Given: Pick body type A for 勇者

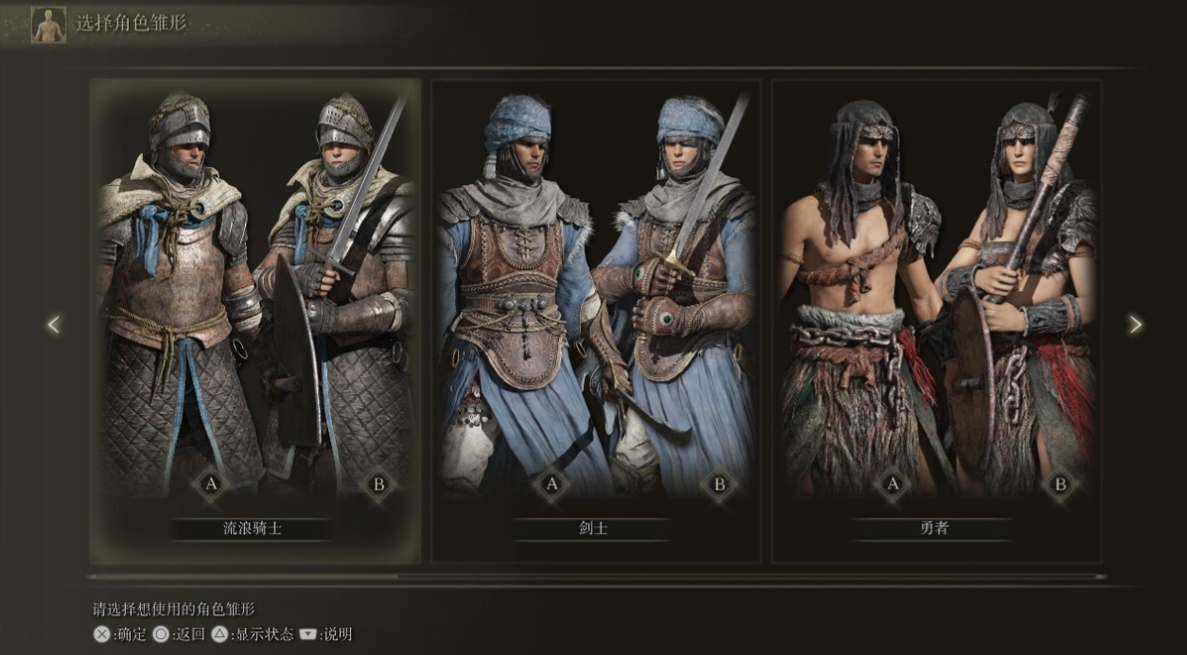Looking at the screenshot, I should click(892, 485).
